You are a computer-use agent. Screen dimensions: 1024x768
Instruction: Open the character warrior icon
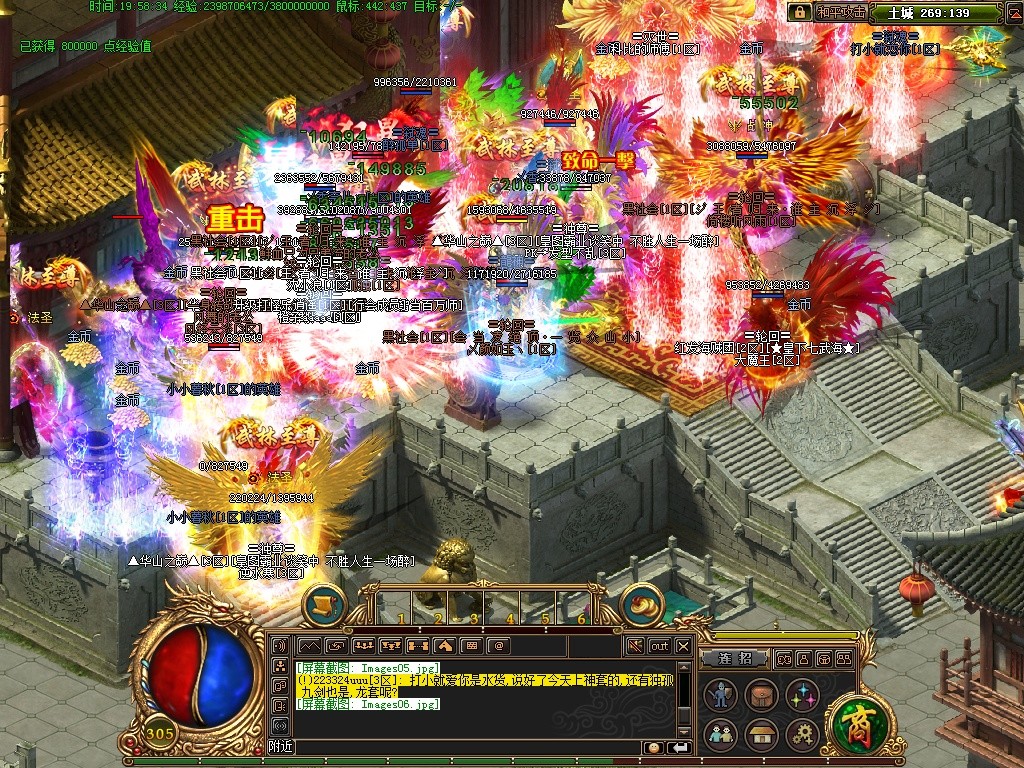point(720,695)
